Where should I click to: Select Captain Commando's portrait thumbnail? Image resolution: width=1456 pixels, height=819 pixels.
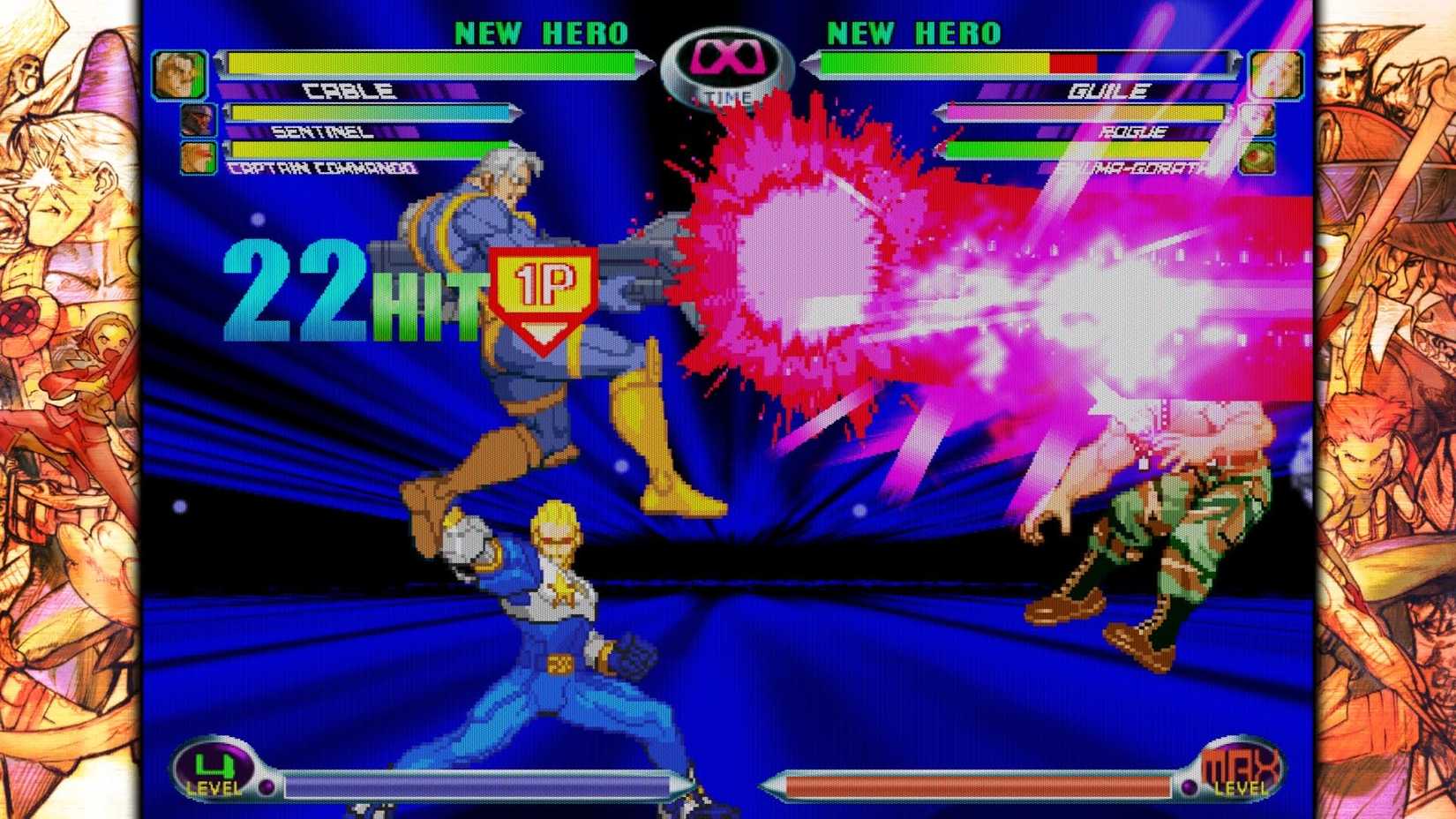pos(200,156)
